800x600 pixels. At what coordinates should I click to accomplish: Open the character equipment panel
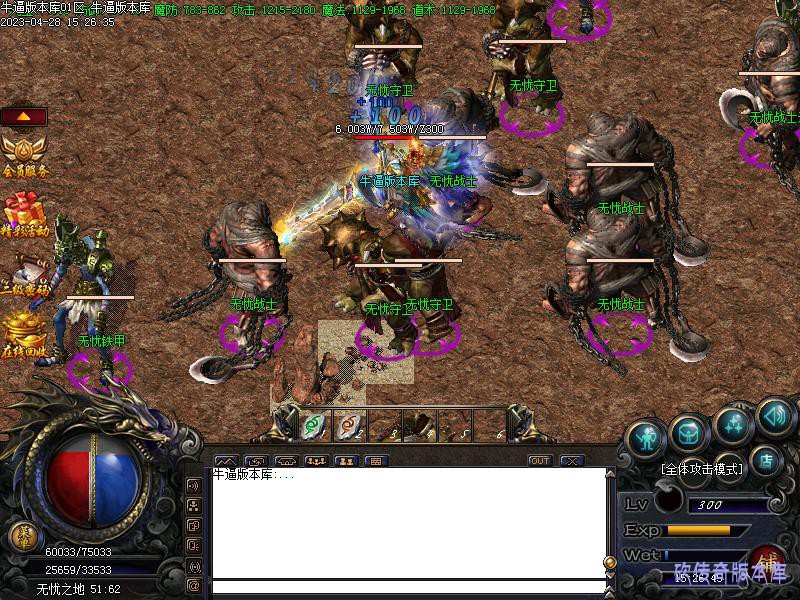tap(649, 437)
